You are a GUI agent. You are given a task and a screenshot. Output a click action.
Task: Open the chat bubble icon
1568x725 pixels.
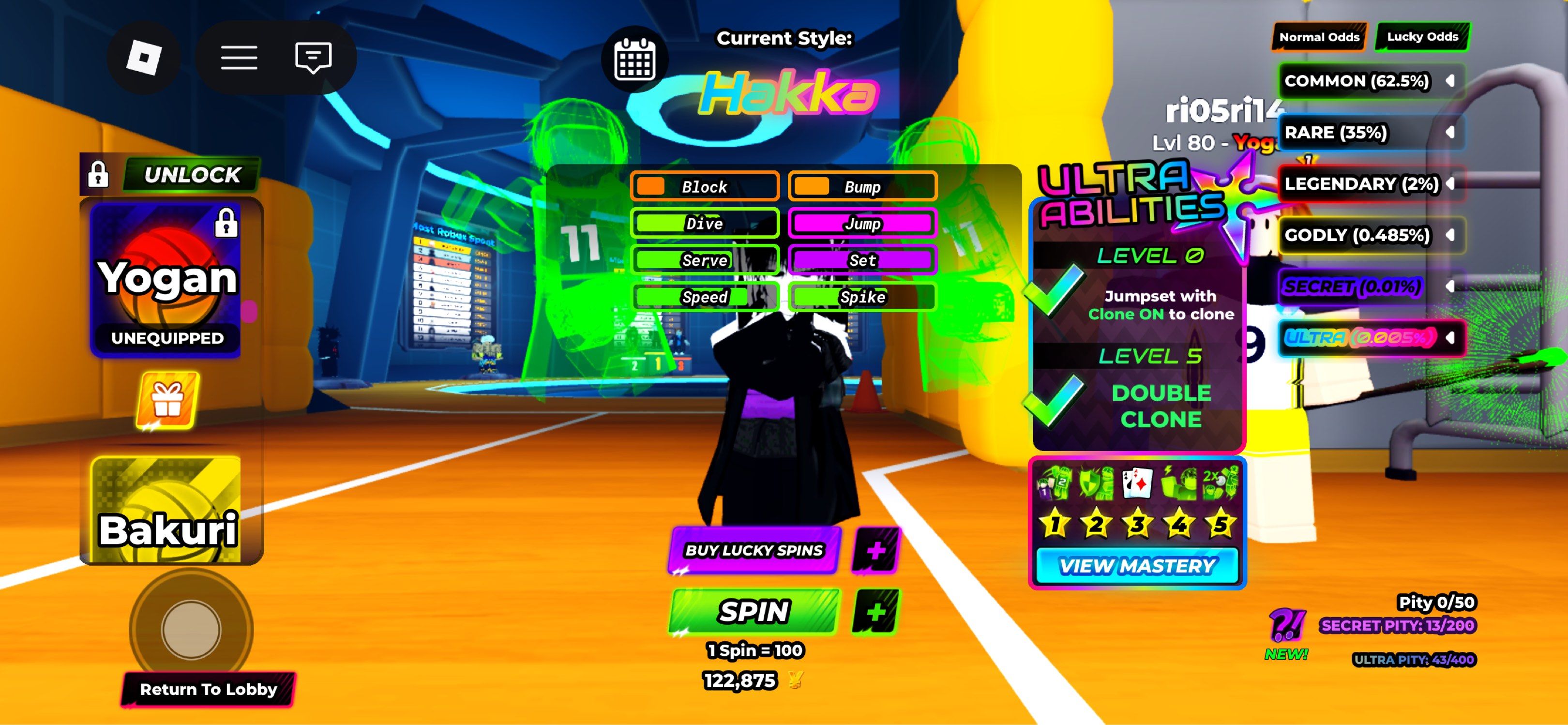pos(312,57)
